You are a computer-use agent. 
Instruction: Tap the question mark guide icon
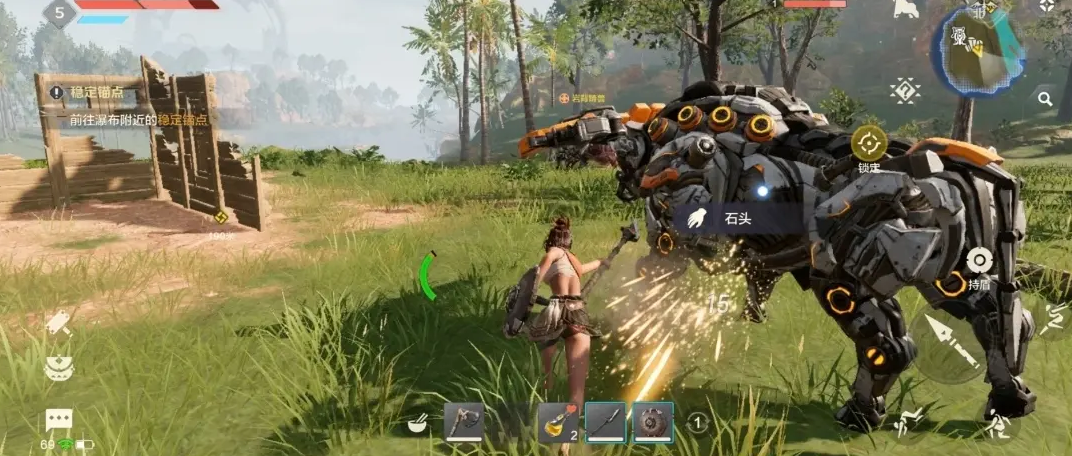coord(905,91)
